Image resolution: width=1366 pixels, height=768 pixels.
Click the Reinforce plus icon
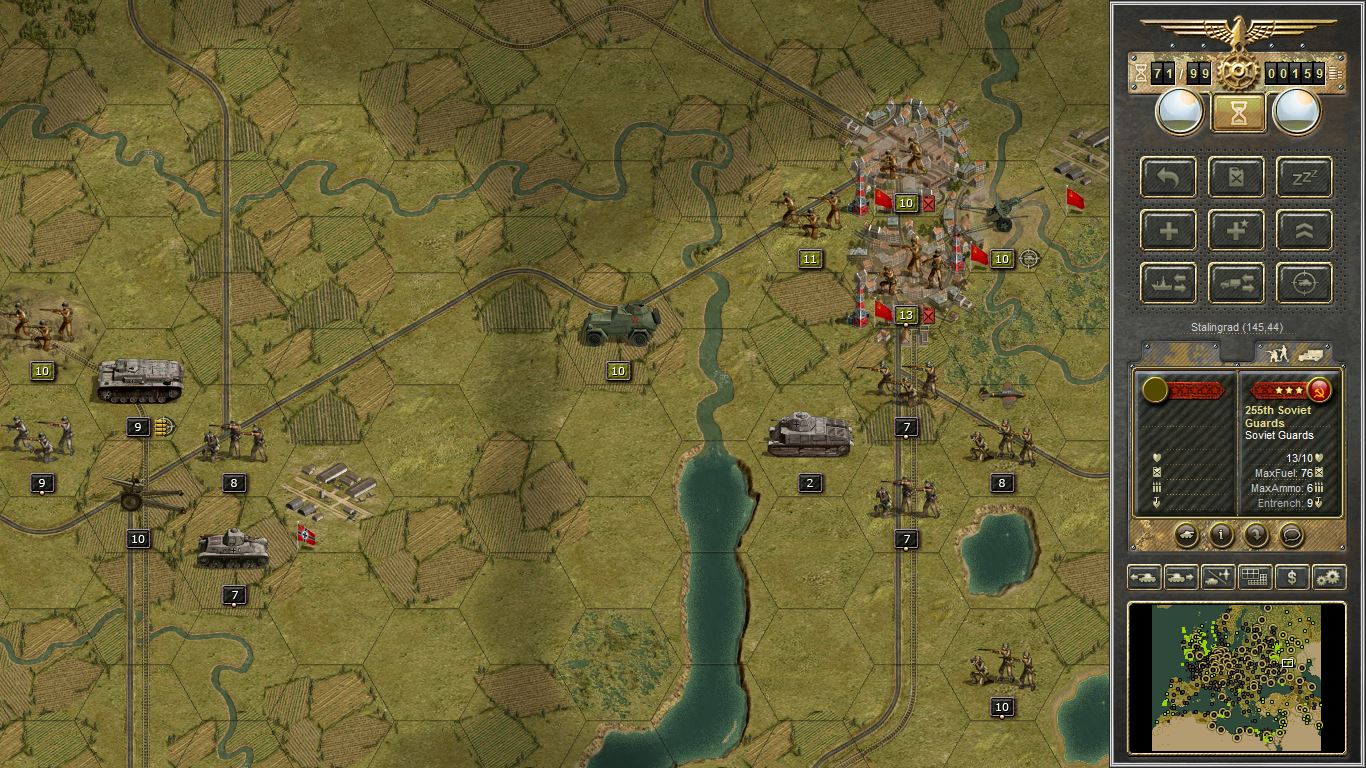tap(1167, 230)
